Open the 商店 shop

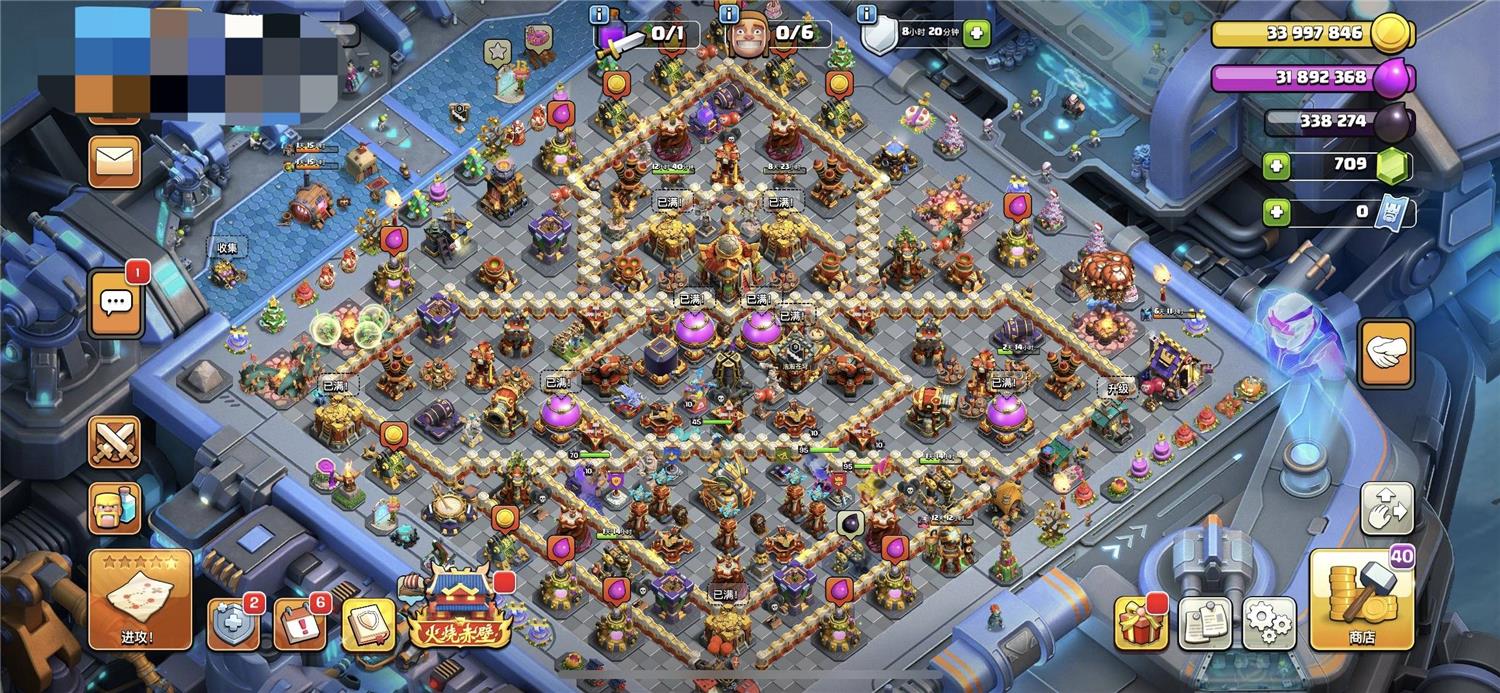(x=1361, y=599)
